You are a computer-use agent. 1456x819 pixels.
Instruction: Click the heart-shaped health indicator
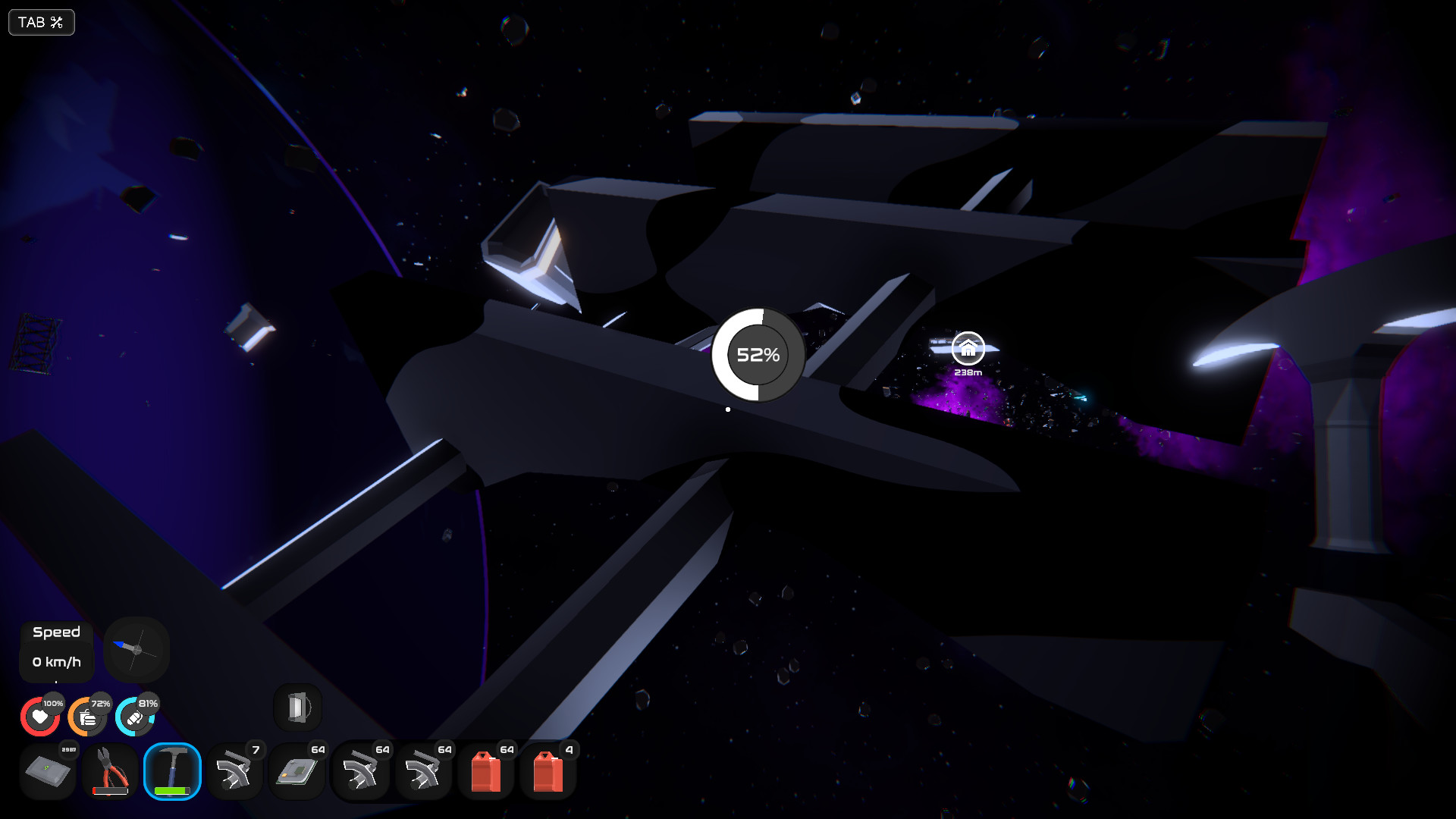tap(40, 715)
